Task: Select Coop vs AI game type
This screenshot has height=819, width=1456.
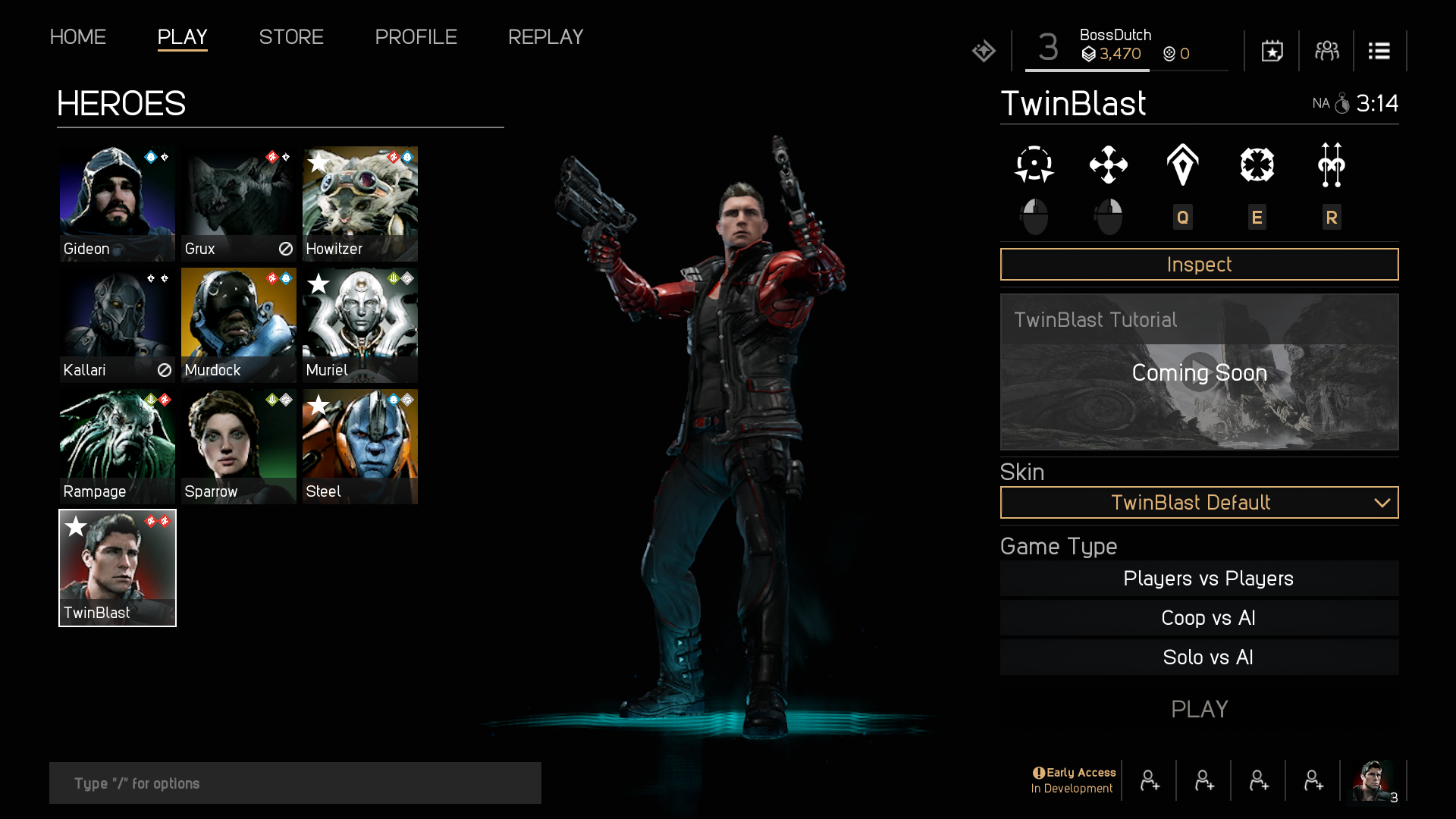Action: (1207, 618)
